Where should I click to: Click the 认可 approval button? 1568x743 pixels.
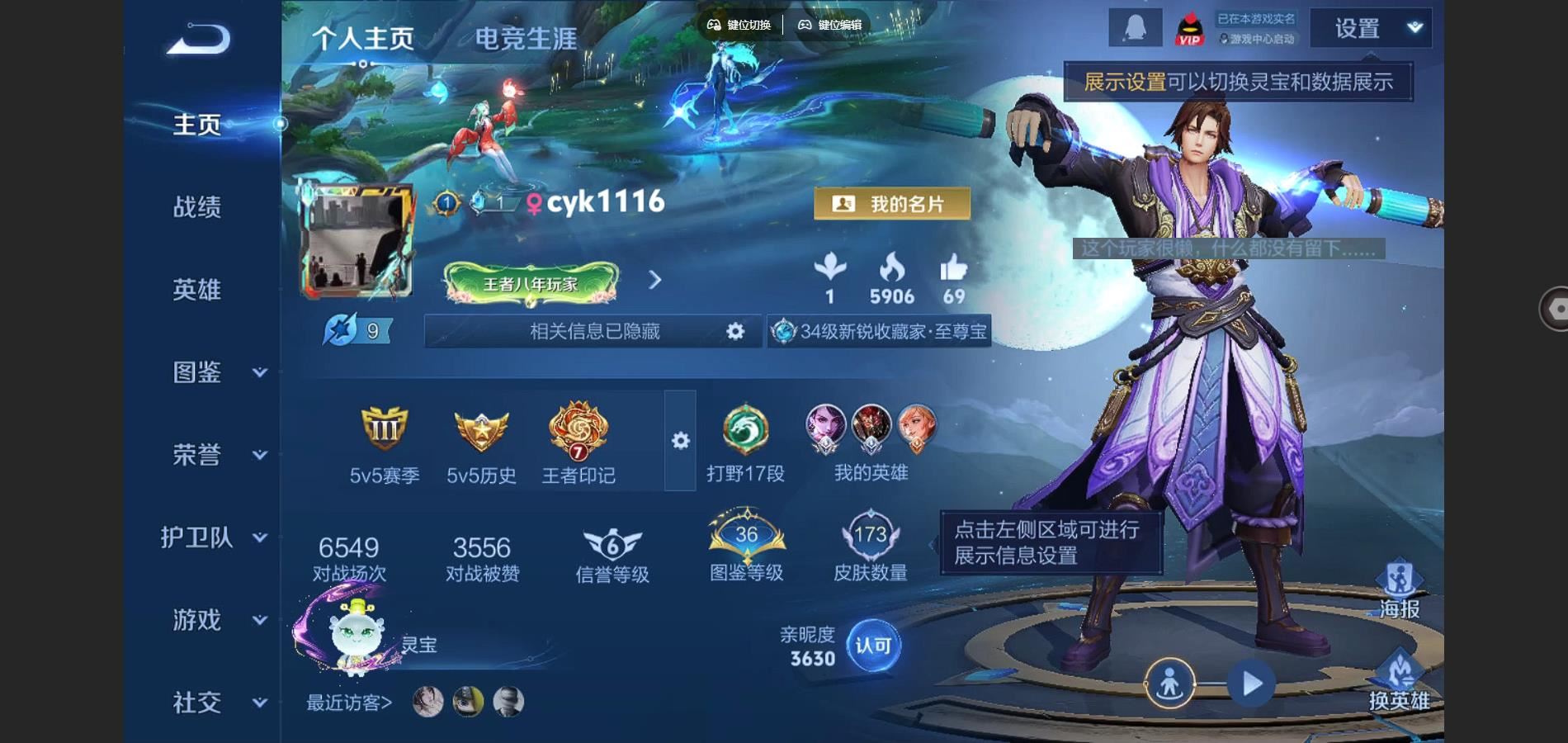click(872, 646)
